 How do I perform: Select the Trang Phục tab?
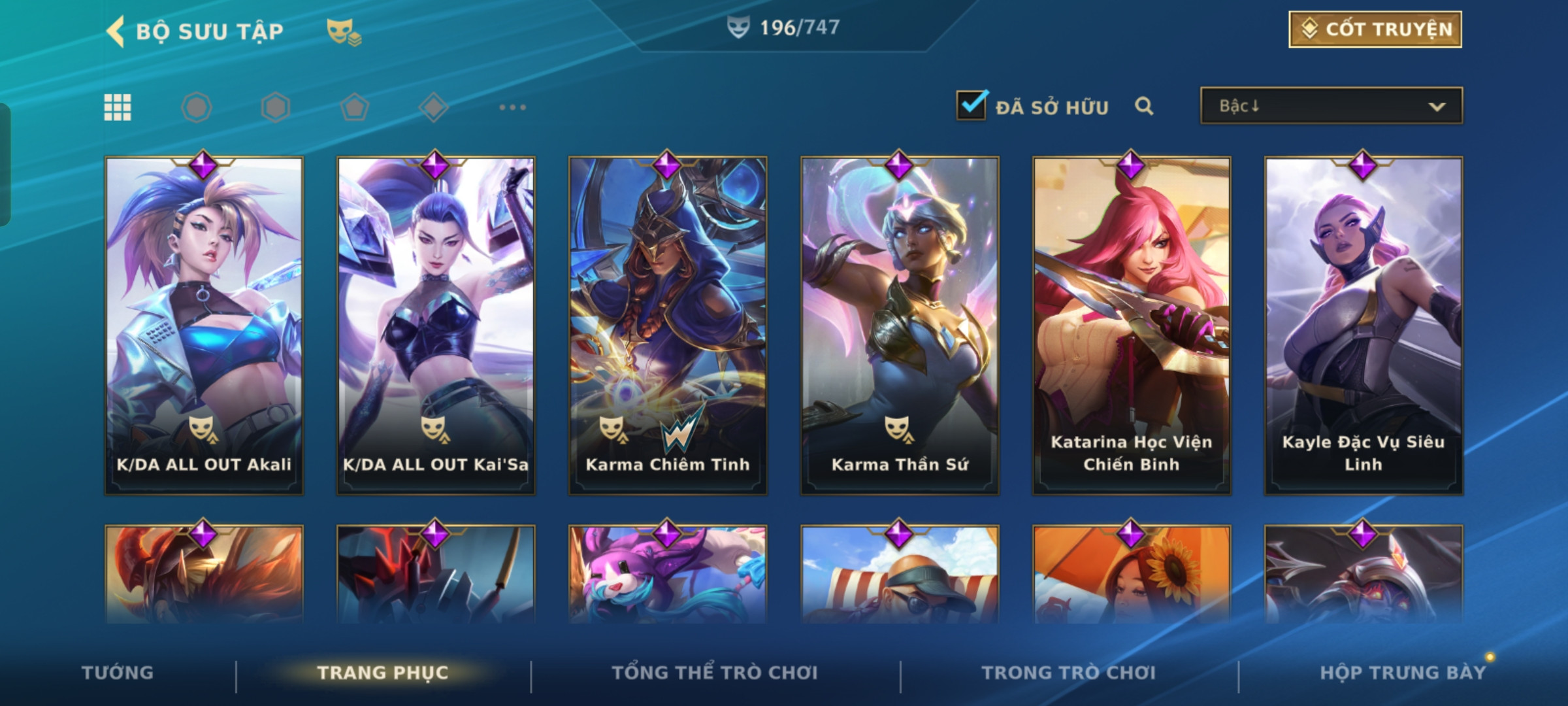pyautogui.click(x=383, y=673)
